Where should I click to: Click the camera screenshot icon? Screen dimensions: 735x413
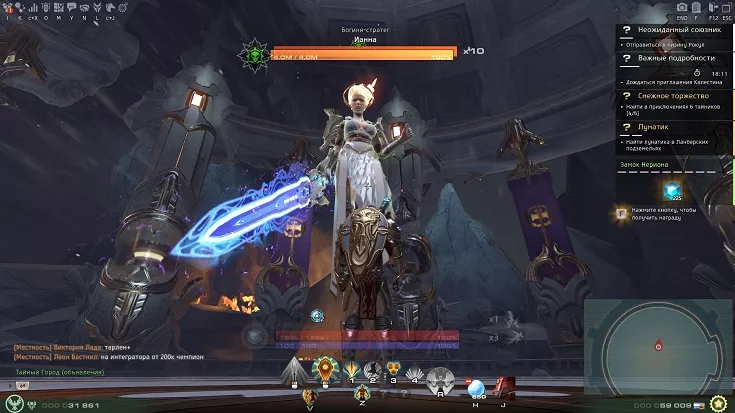(x=681, y=8)
